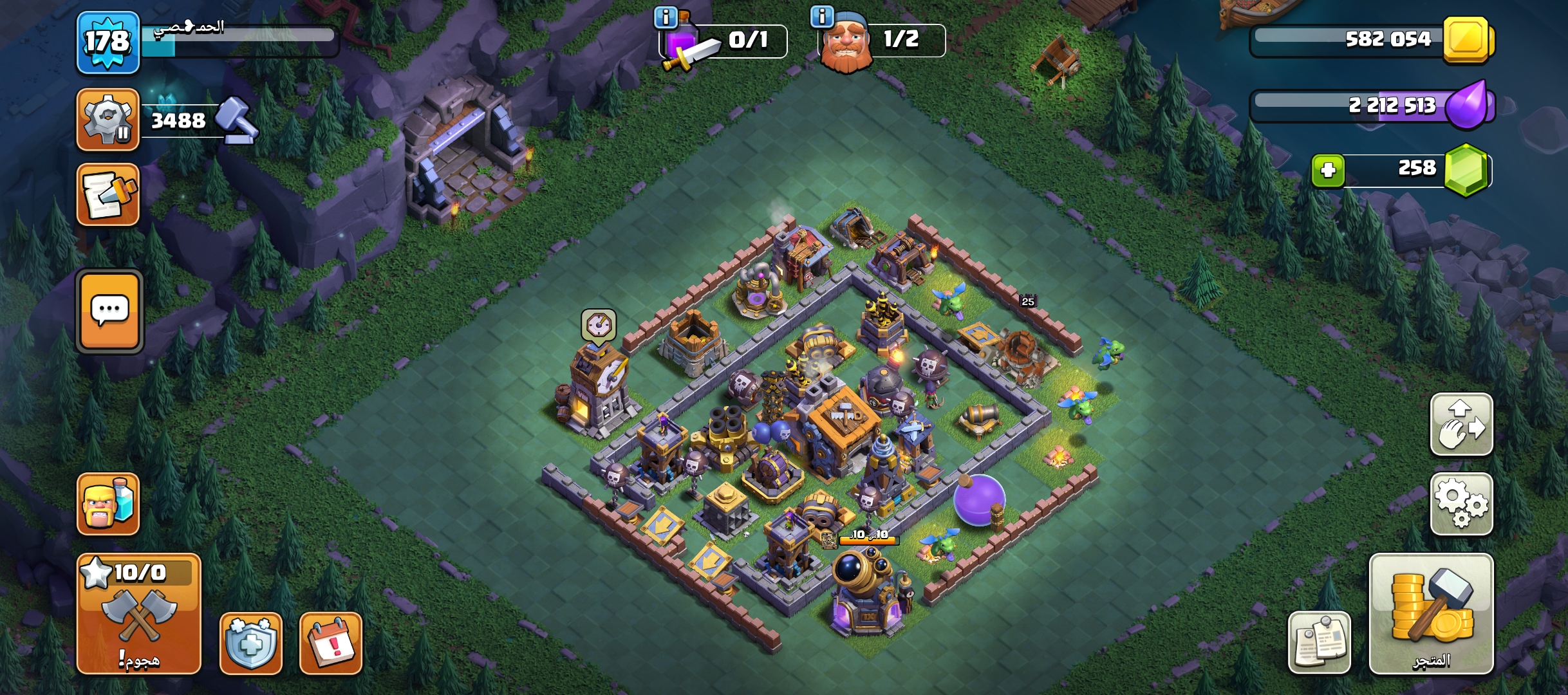This screenshot has width=1568, height=695.
Task: Open the scroll and sword battle log
Action: [107, 194]
